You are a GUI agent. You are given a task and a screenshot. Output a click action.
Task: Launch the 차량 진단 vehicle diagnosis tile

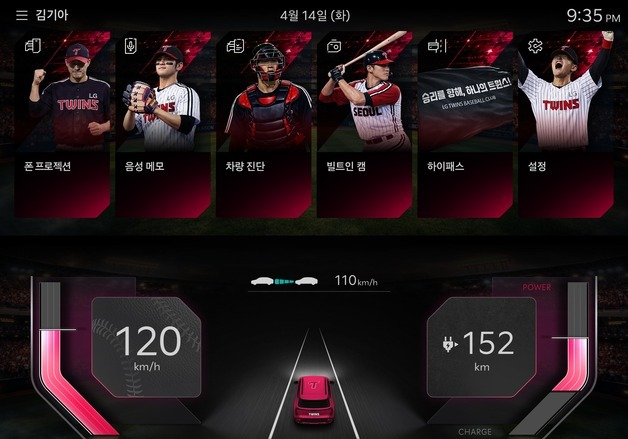pos(264,125)
